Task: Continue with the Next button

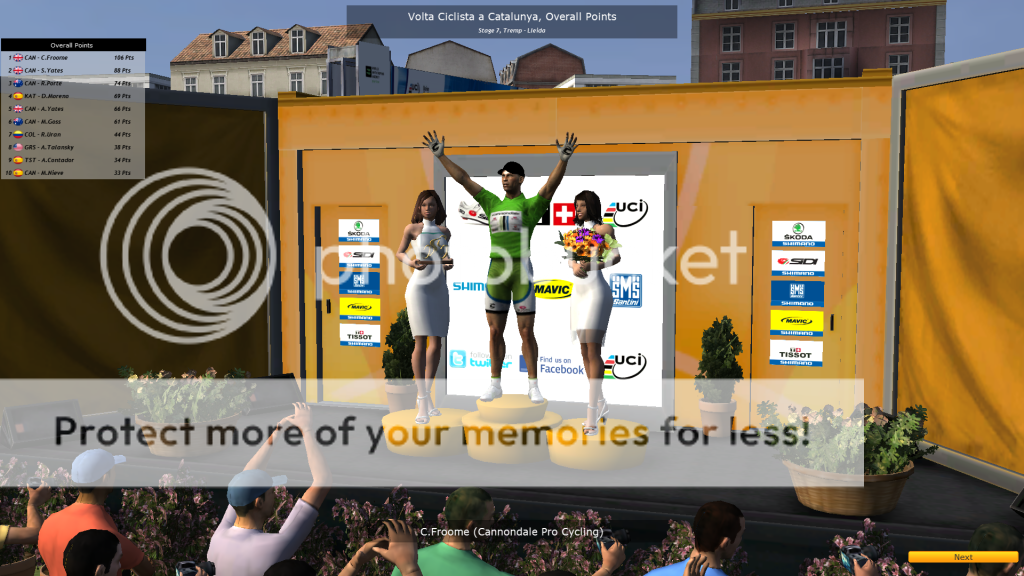Action: (962, 557)
